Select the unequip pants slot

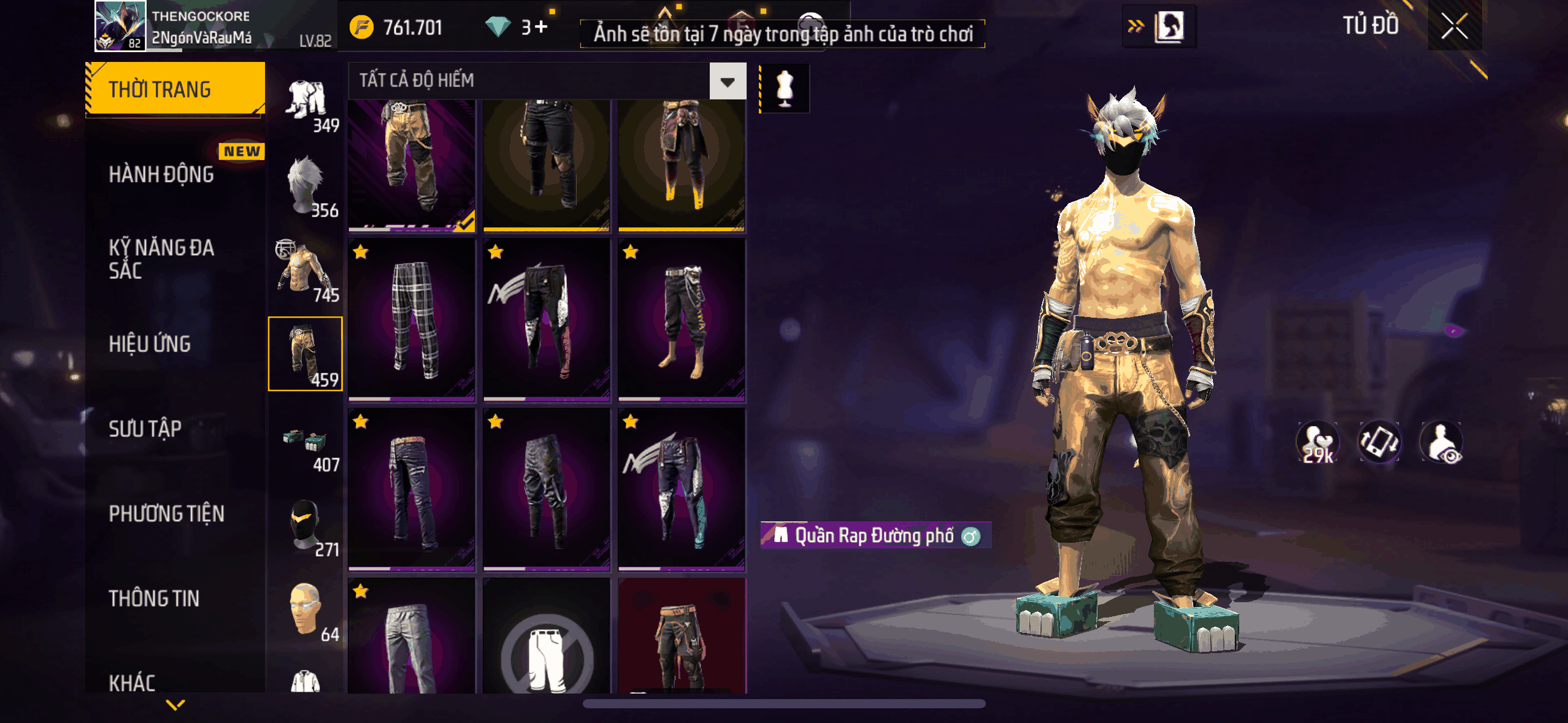tap(547, 644)
